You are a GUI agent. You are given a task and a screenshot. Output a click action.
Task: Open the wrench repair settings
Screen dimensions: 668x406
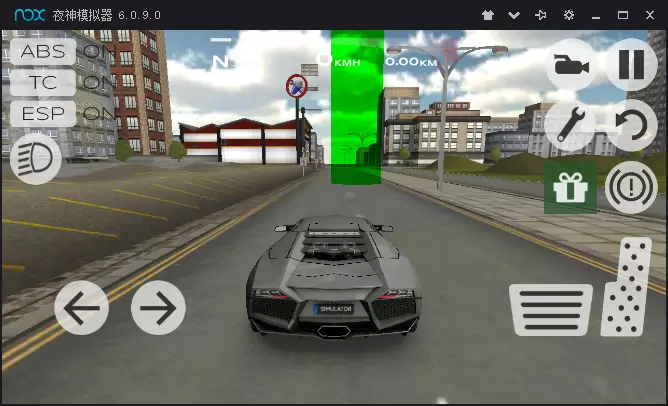pyautogui.click(x=570, y=124)
